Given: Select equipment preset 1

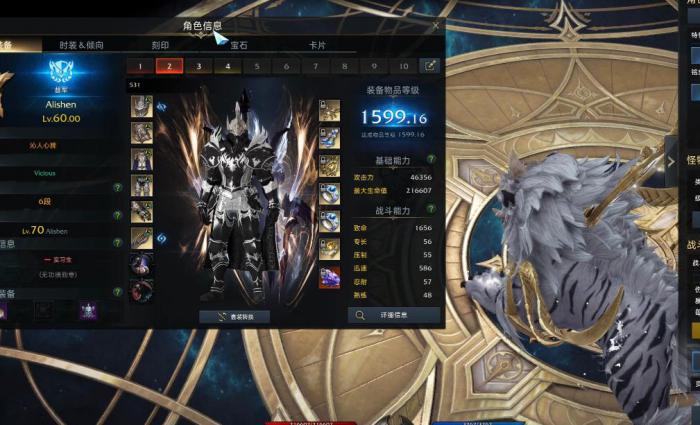Looking at the screenshot, I should coord(140,66).
